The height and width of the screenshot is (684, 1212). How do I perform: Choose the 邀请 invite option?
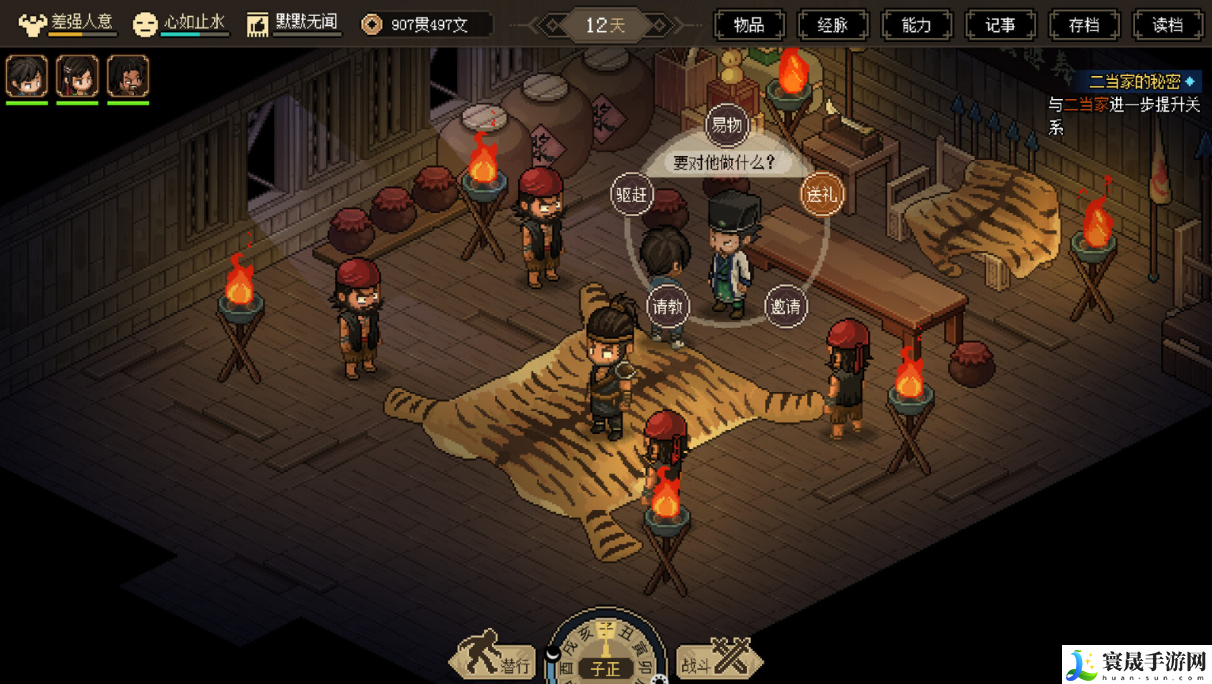786,307
